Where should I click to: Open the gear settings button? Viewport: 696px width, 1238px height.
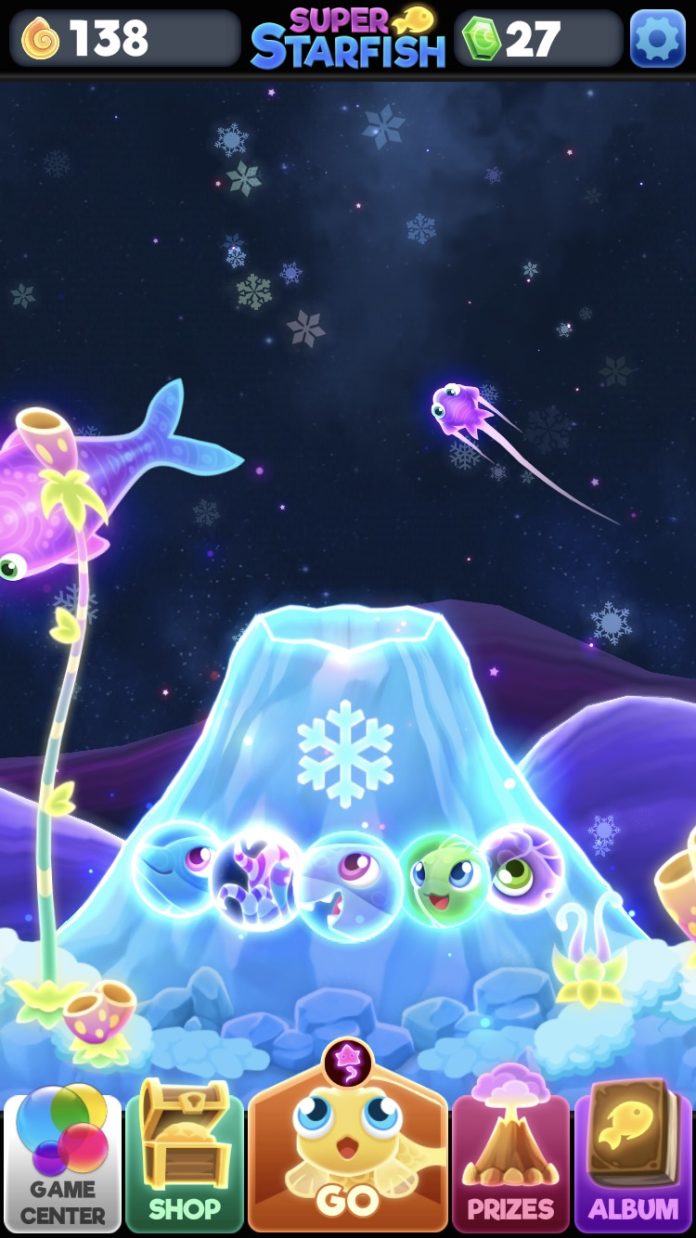(657, 39)
